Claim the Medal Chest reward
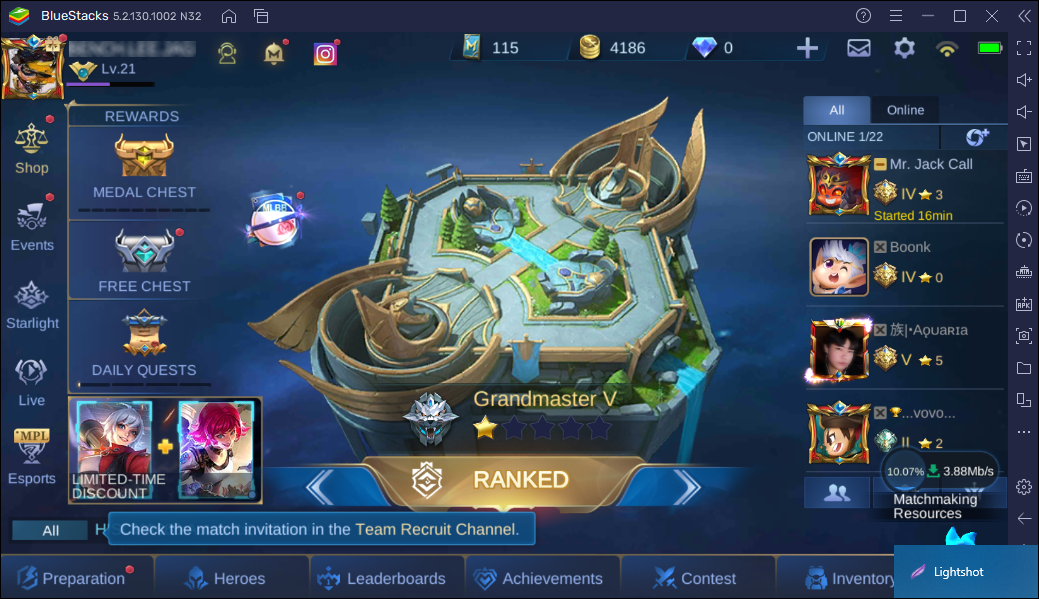Viewport: 1039px width, 599px height. click(x=144, y=165)
